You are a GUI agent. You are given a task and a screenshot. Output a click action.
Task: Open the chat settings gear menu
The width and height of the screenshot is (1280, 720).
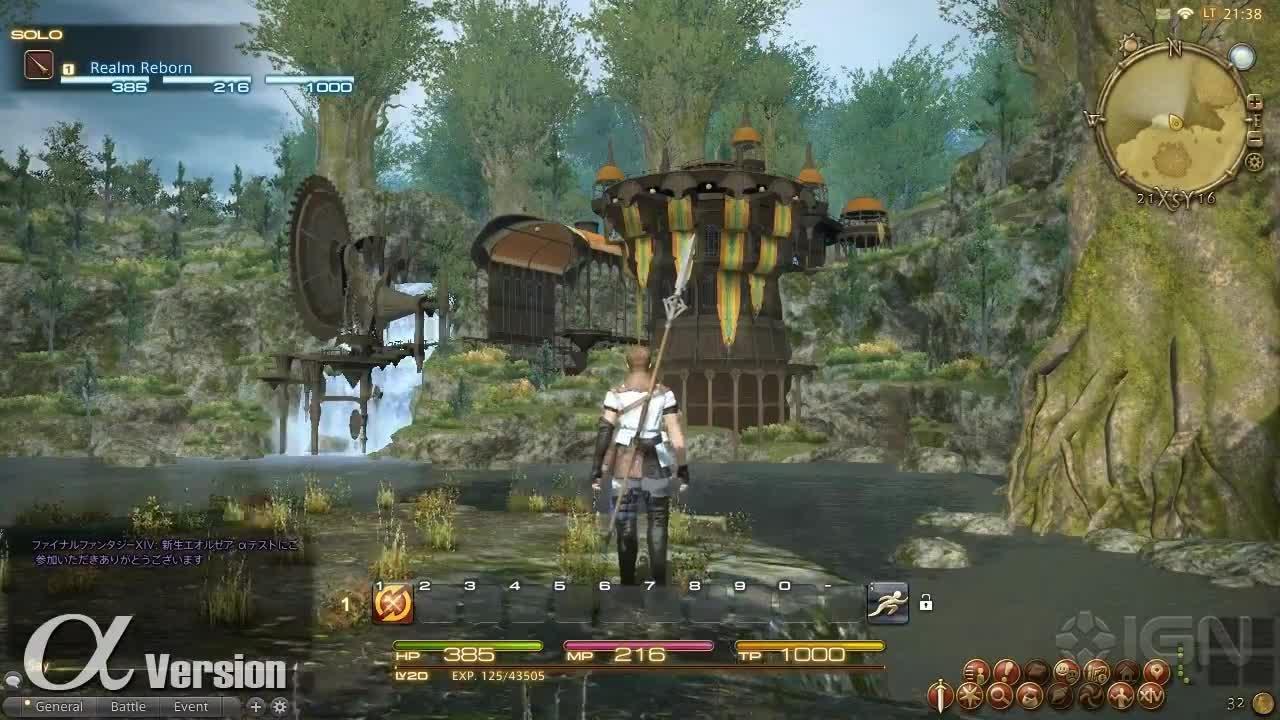[279, 706]
